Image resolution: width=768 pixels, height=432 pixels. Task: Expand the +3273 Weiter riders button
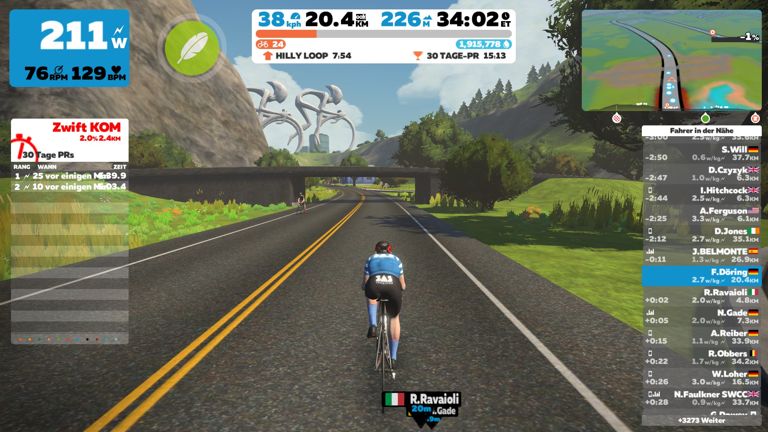coord(701,421)
